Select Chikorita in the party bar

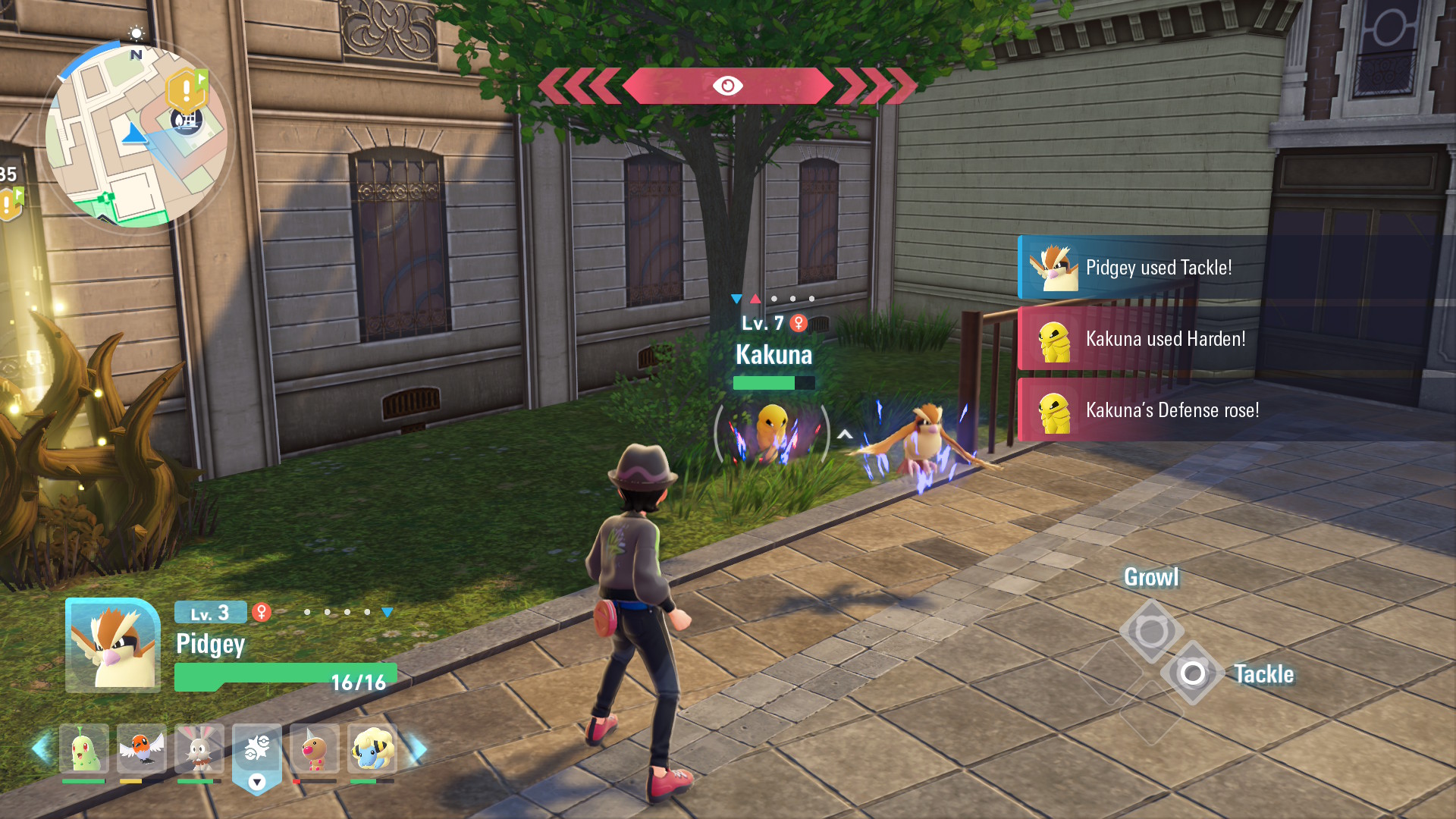point(83,749)
